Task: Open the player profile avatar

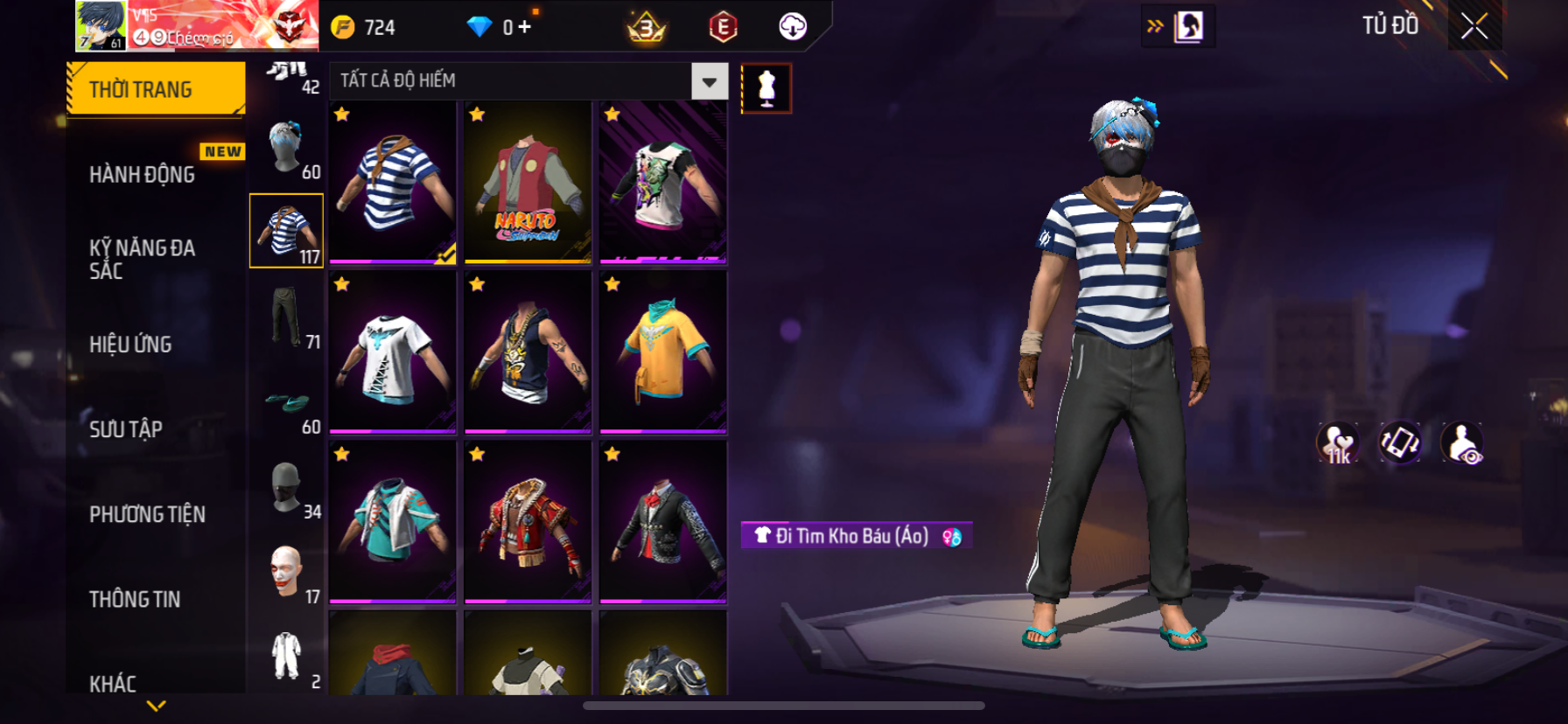Action: (x=101, y=25)
